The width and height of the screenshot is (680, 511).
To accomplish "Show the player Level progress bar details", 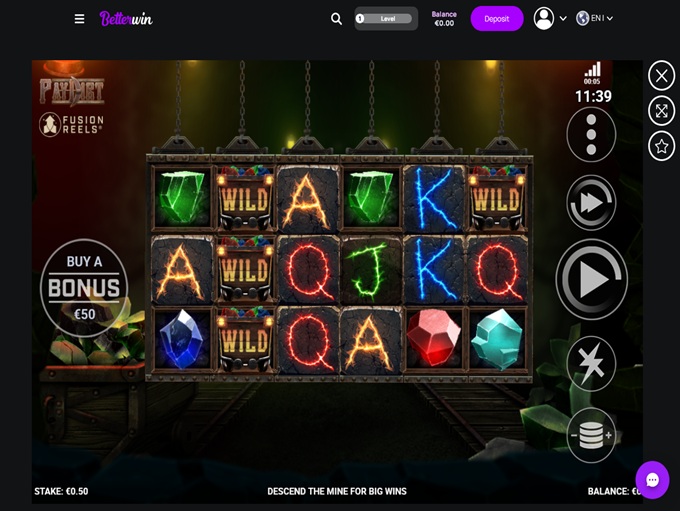I will coord(385,18).
